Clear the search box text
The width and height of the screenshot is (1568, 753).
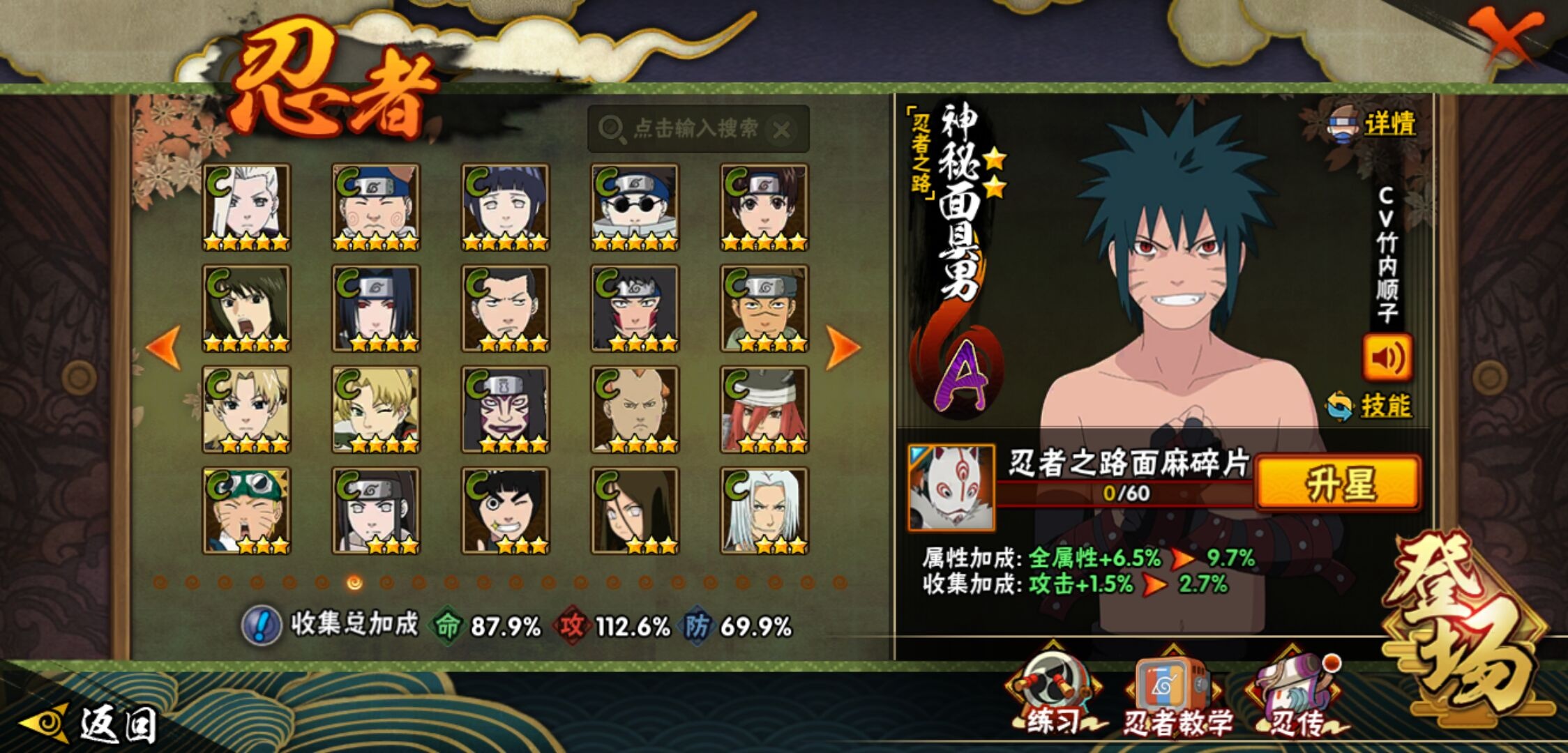tap(783, 130)
